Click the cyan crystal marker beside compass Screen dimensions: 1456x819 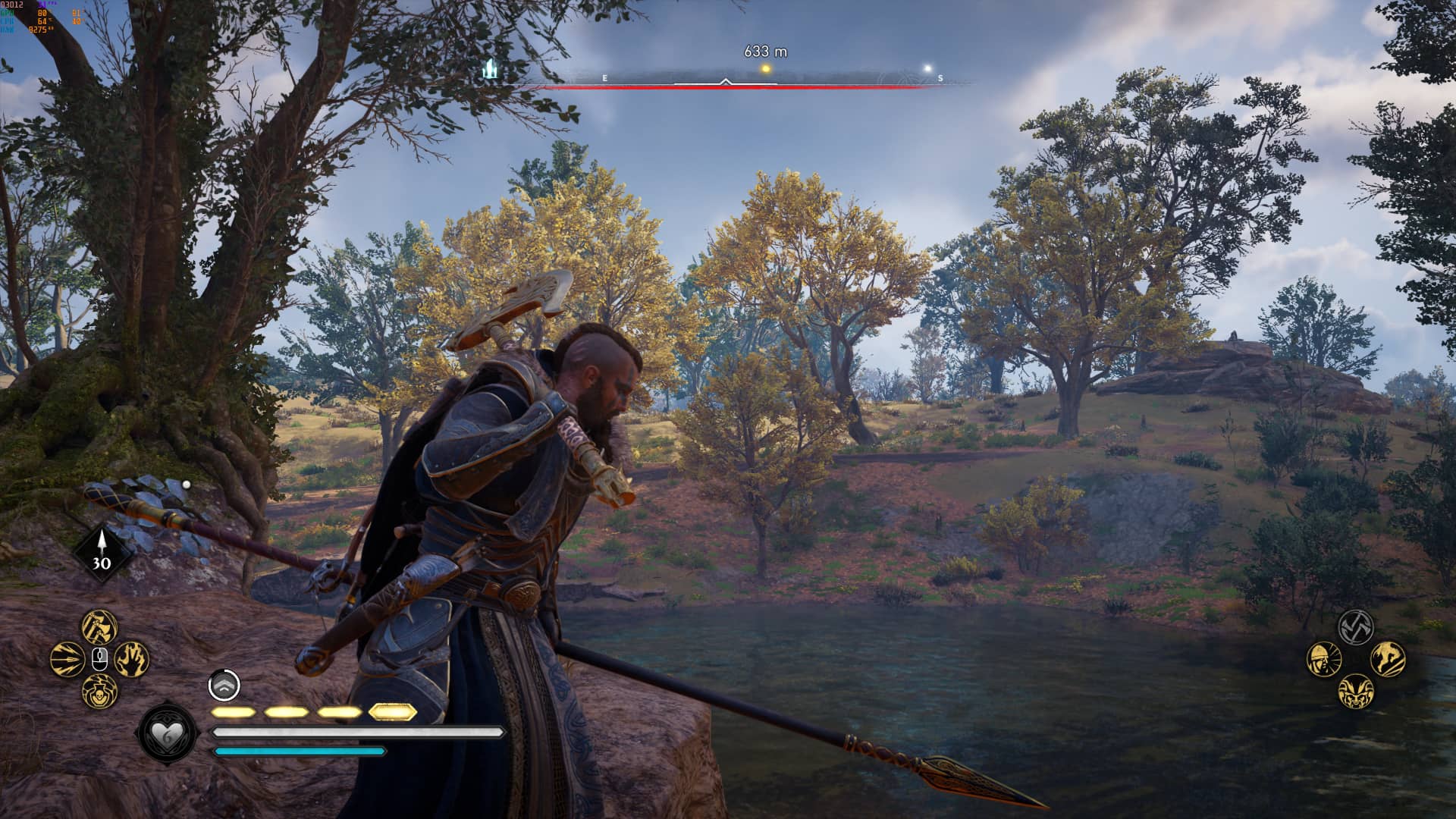(x=491, y=70)
